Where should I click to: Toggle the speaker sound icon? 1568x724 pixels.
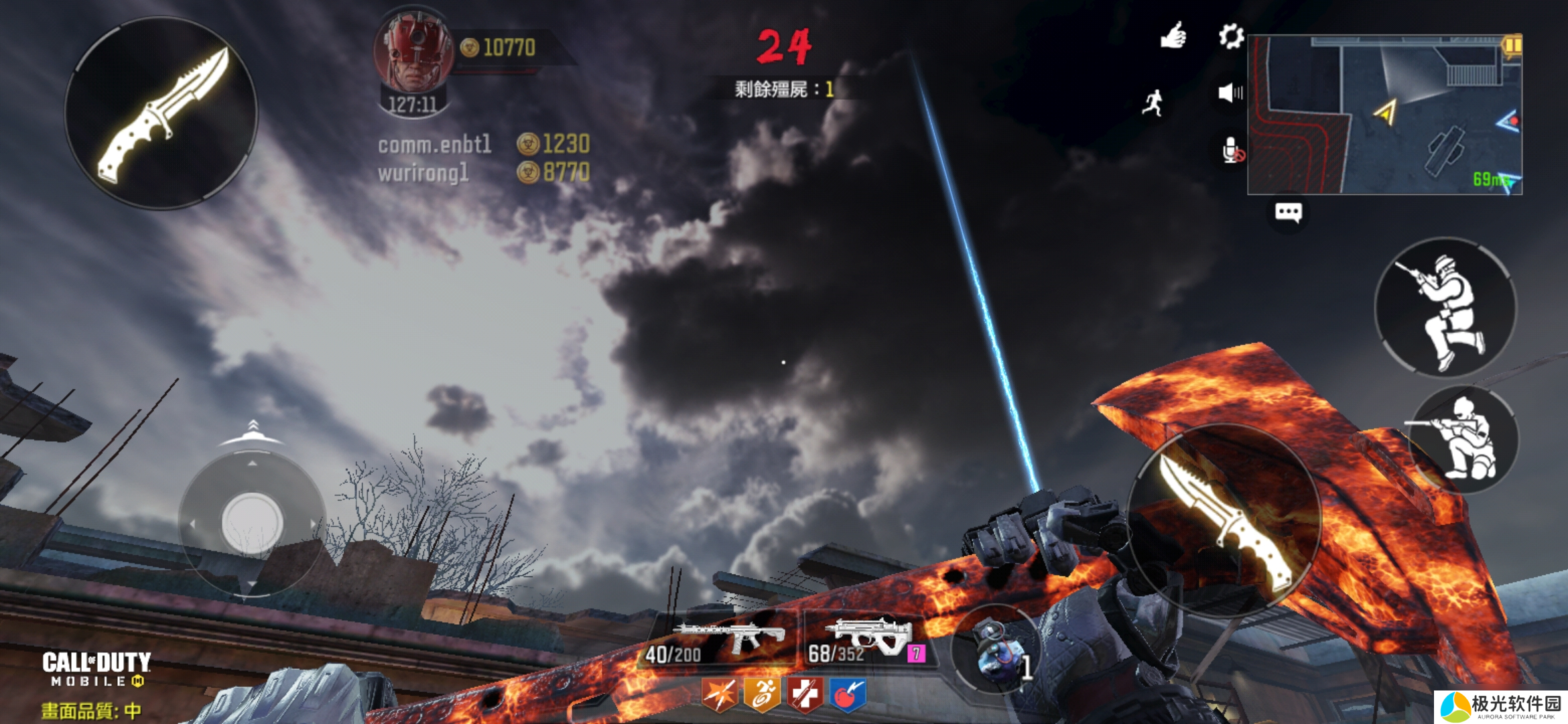pyautogui.click(x=1230, y=93)
